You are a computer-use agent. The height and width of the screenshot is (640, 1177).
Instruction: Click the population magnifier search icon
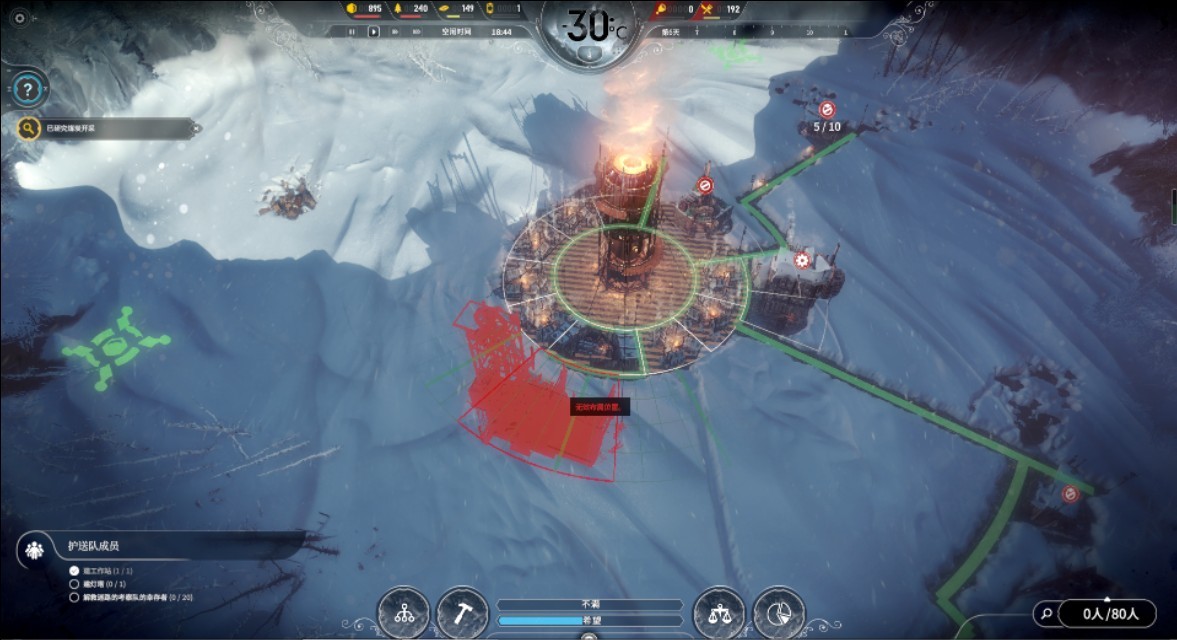(x=1046, y=613)
